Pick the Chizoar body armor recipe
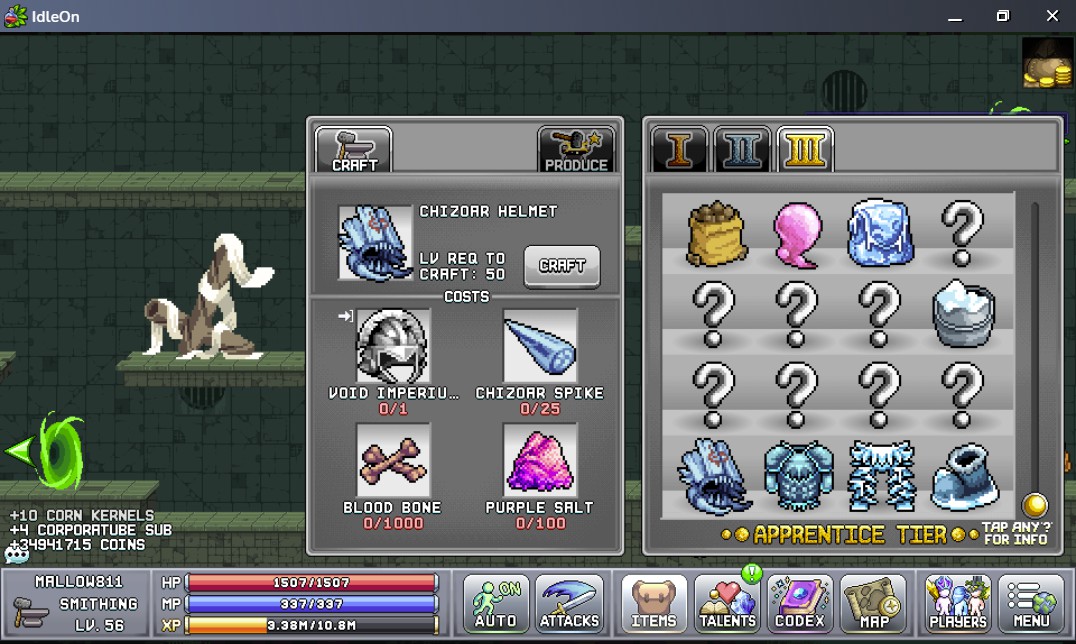This screenshot has height=644, width=1076. (797, 477)
